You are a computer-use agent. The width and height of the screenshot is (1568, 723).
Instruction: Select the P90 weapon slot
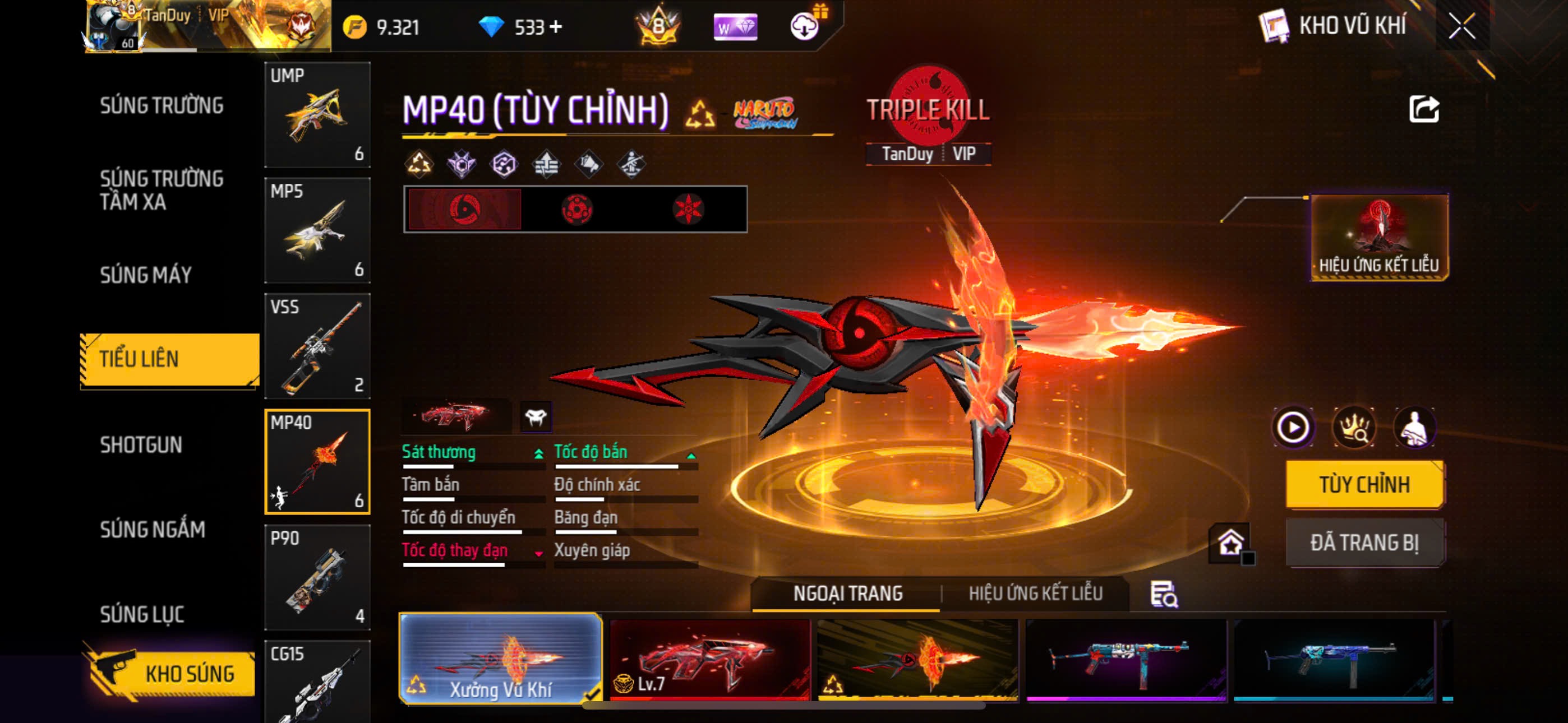tap(317, 577)
